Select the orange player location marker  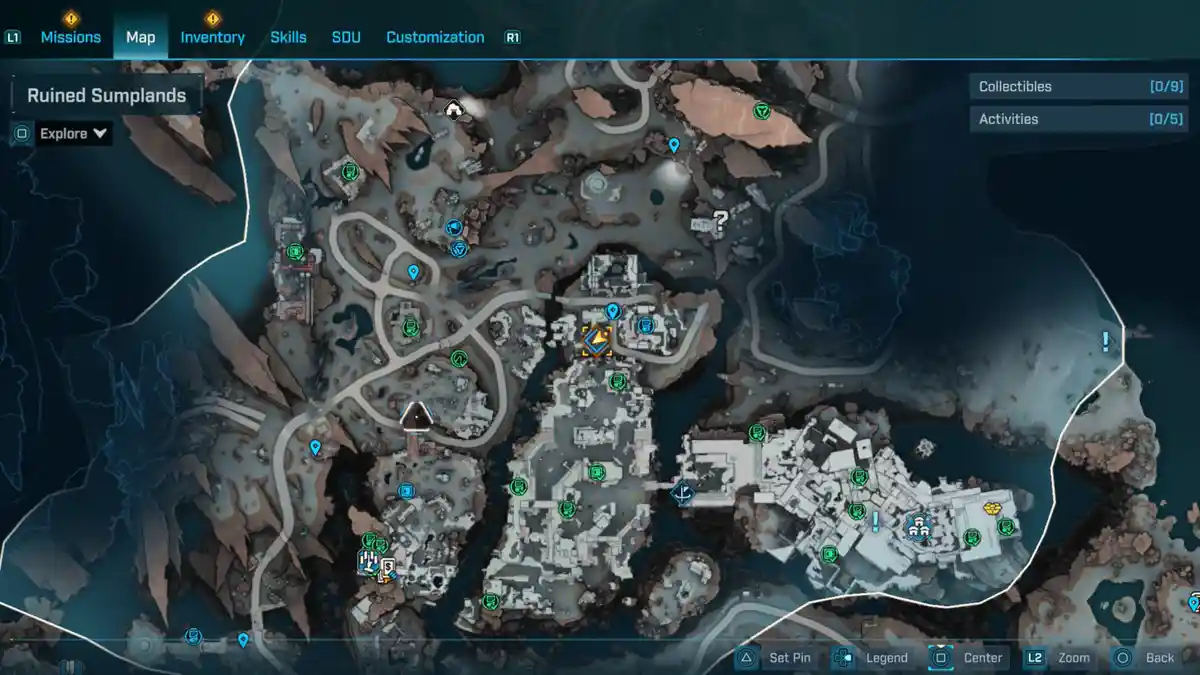pos(598,341)
